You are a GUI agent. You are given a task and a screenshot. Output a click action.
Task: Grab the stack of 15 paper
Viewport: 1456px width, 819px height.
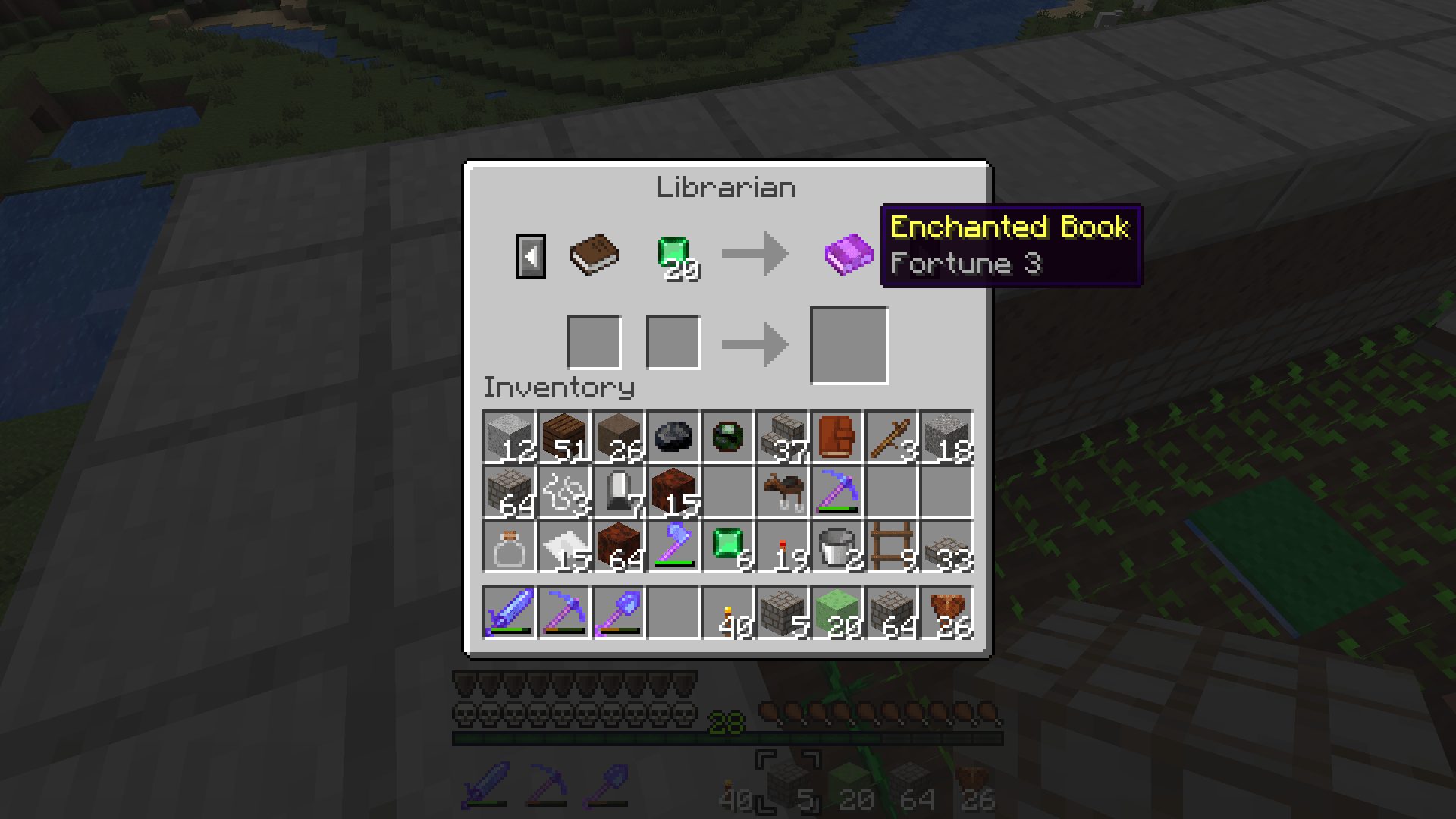pyautogui.click(x=563, y=546)
